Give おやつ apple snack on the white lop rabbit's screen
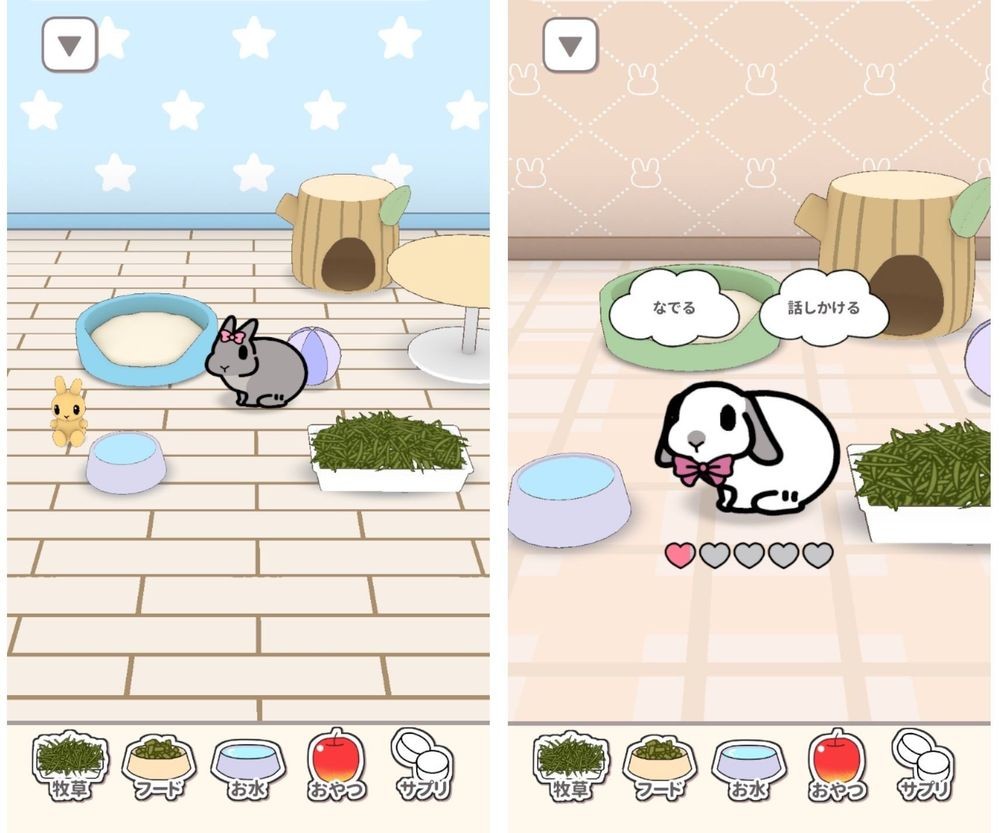Viewport: 1000px width, 833px height. tap(837, 766)
